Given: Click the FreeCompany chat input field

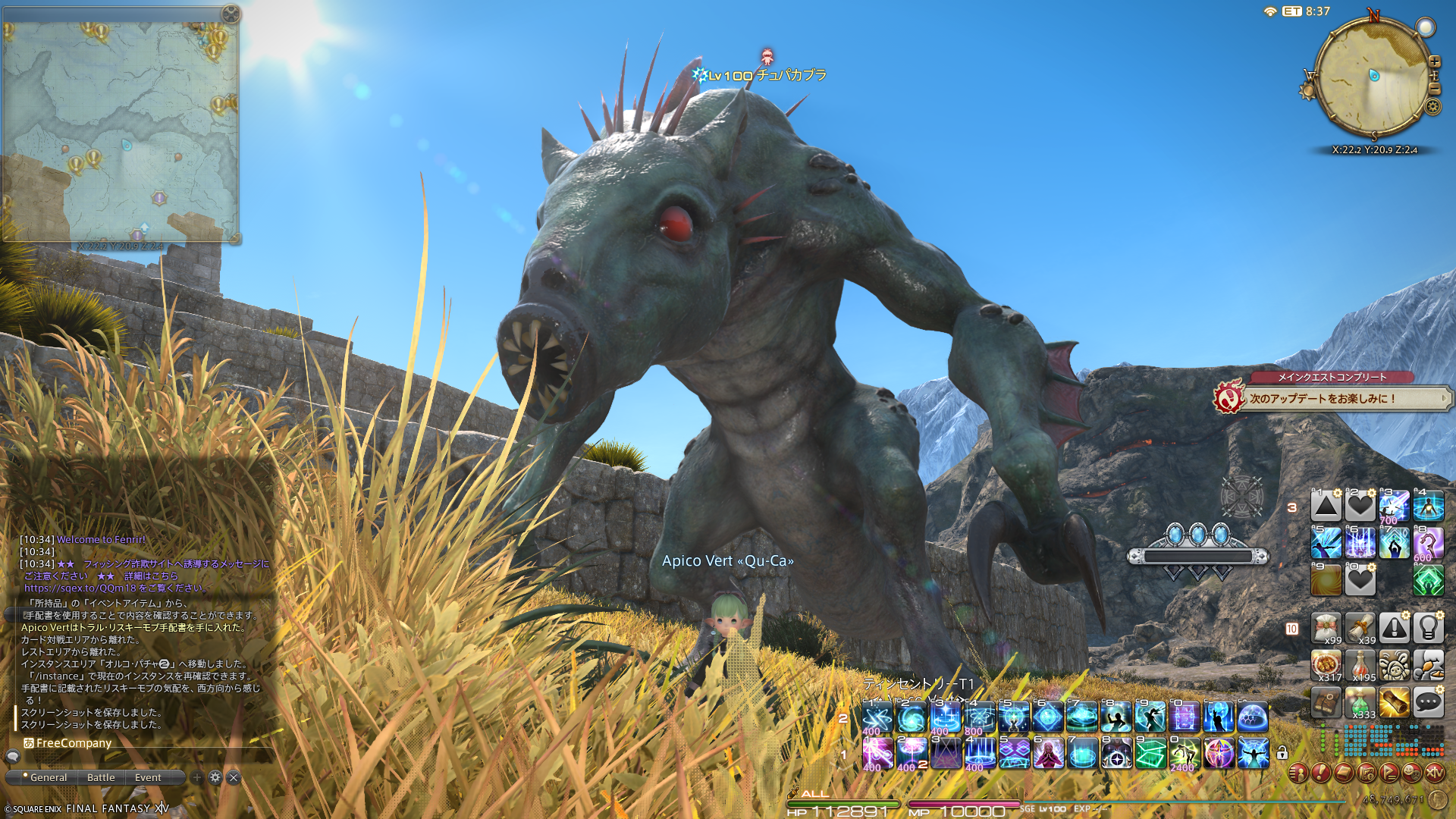Looking at the screenshot, I should 144,743.
